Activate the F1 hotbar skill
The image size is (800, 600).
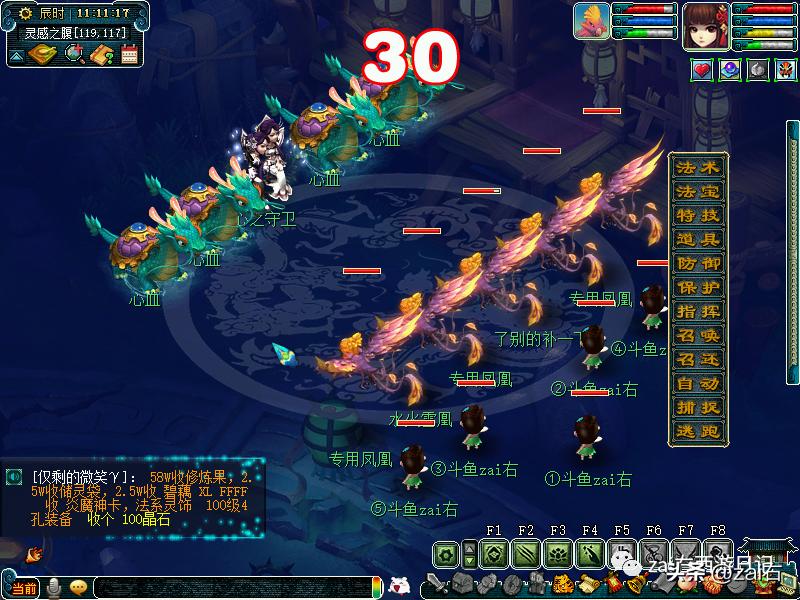point(493,553)
